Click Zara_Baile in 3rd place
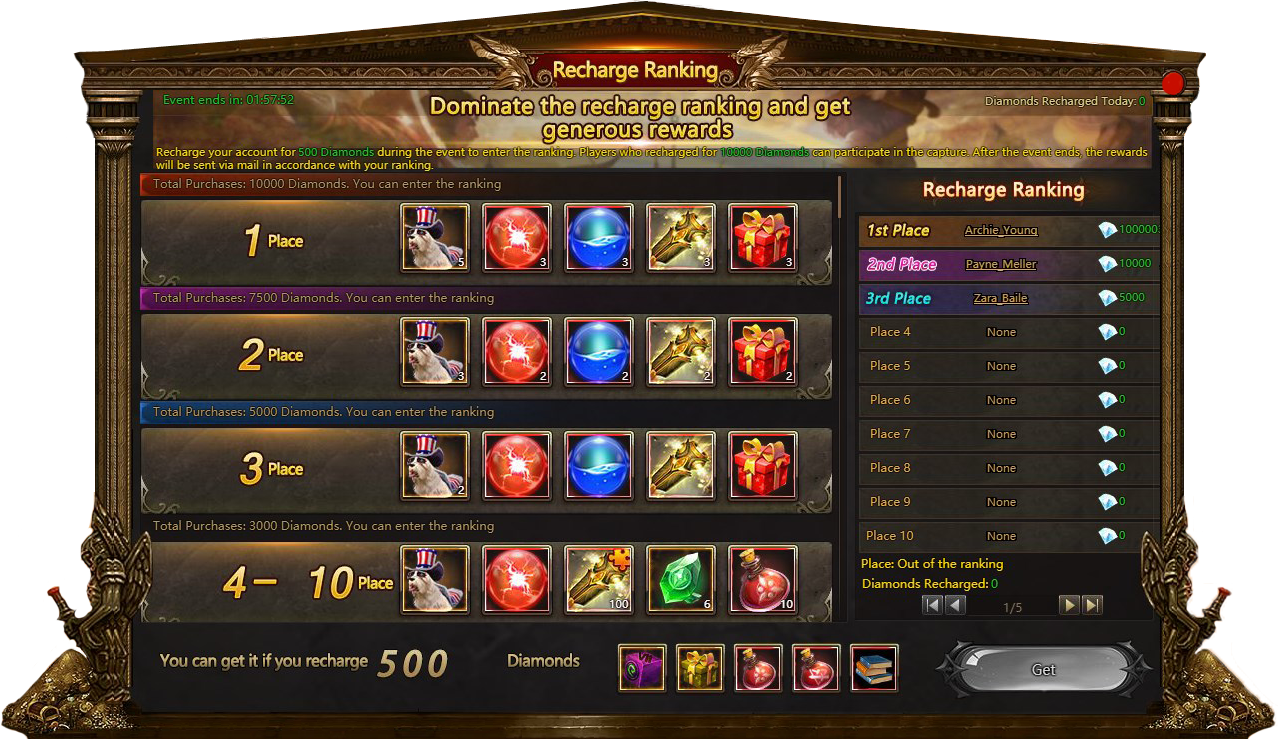 coord(1000,299)
